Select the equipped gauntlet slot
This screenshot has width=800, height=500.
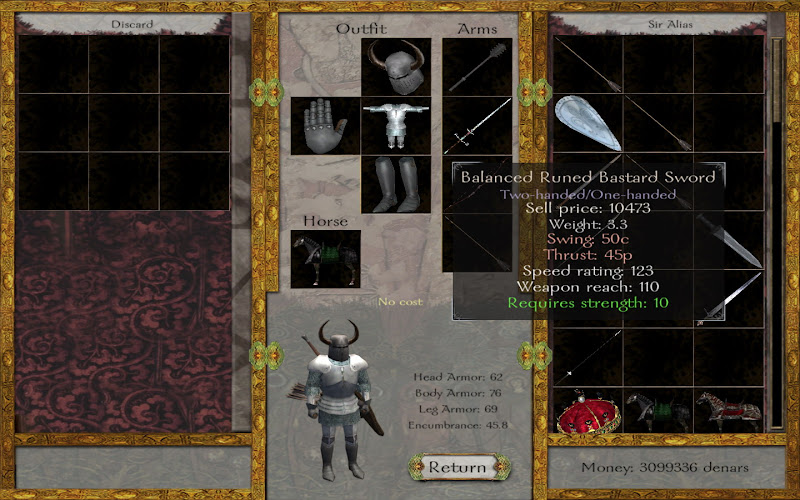click(325, 125)
